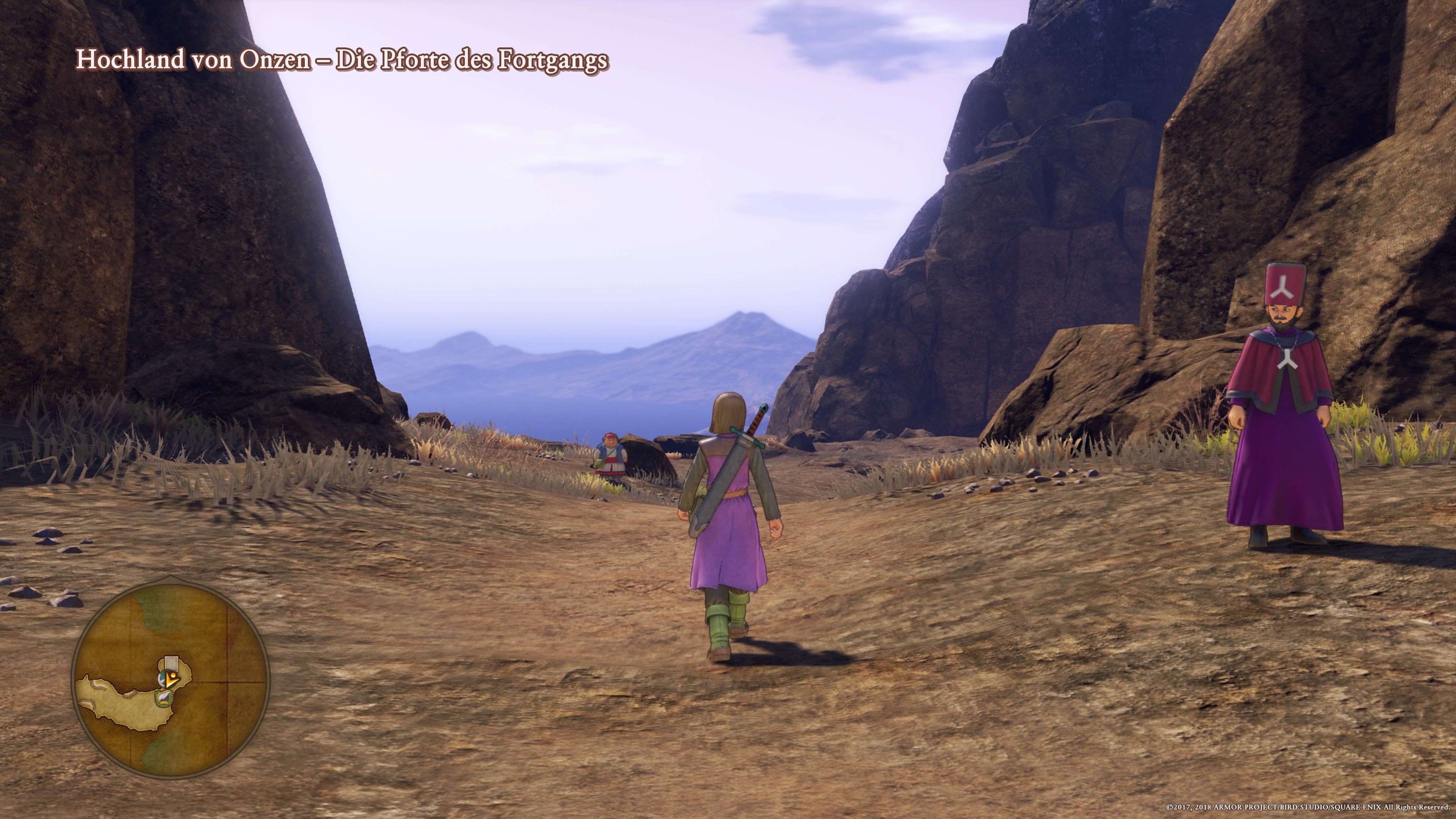The width and height of the screenshot is (1456, 819).
Task: Select the white building icon on the minimap
Action: (x=171, y=664)
